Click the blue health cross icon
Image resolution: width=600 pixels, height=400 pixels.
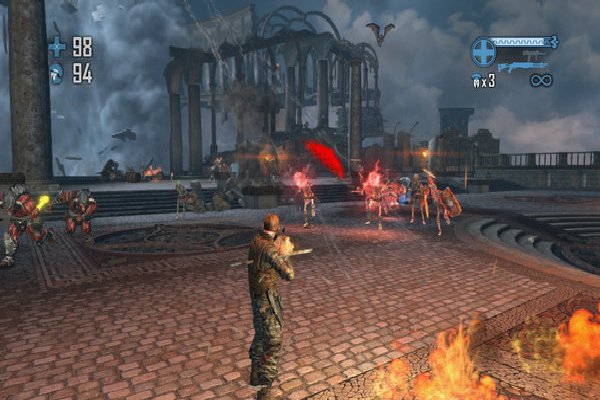(56, 46)
